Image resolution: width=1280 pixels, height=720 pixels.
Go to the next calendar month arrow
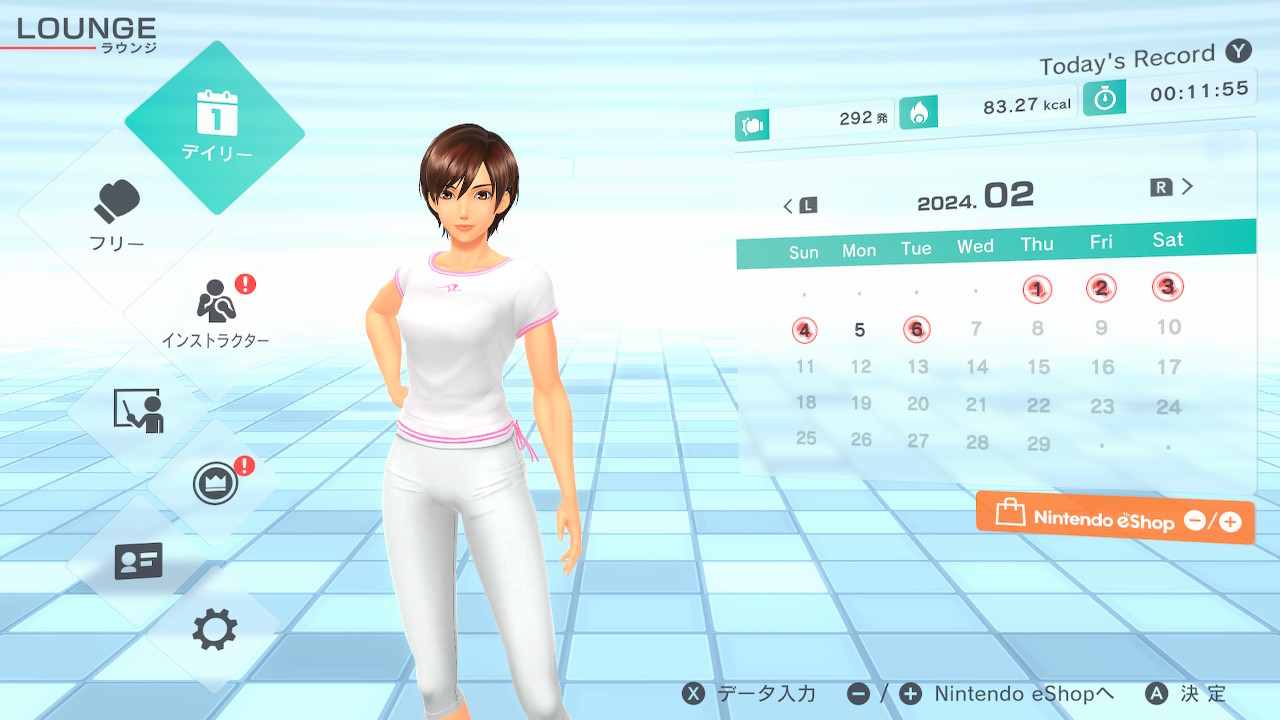[1173, 187]
